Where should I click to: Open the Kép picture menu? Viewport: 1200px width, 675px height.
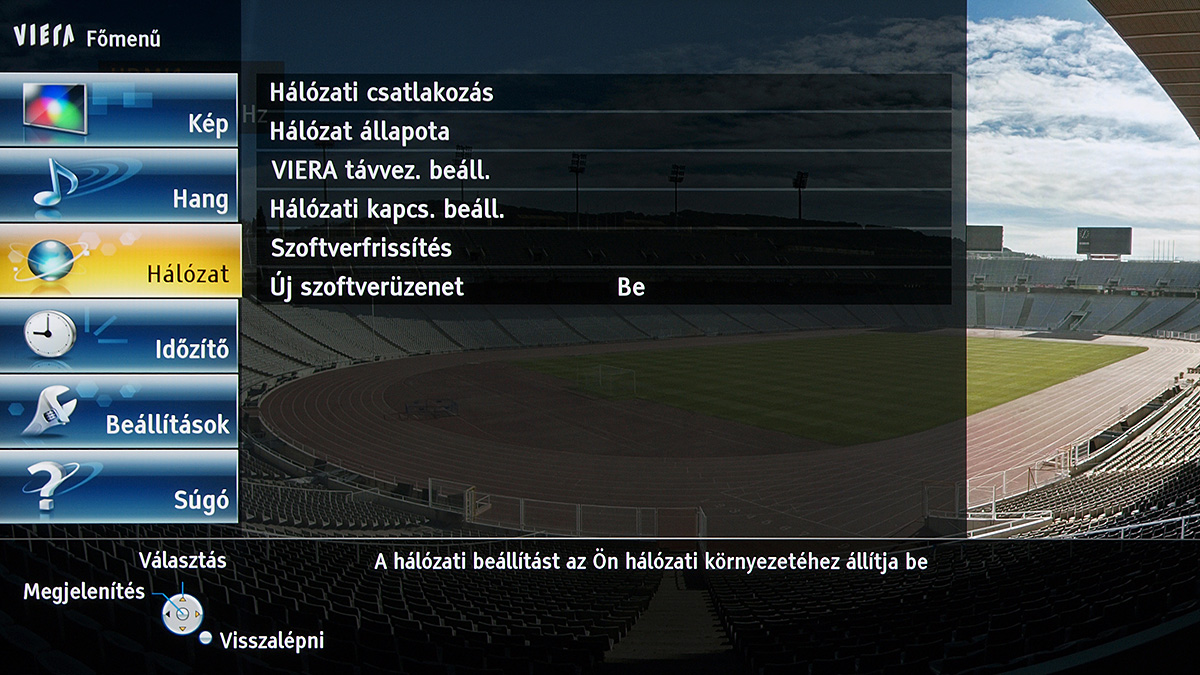(x=120, y=108)
